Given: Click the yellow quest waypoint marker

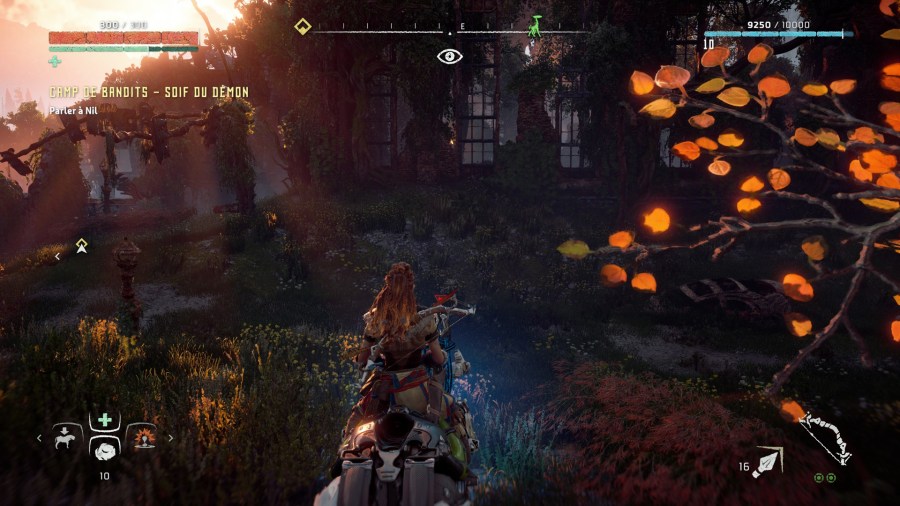Looking at the screenshot, I should tap(81, 245).
